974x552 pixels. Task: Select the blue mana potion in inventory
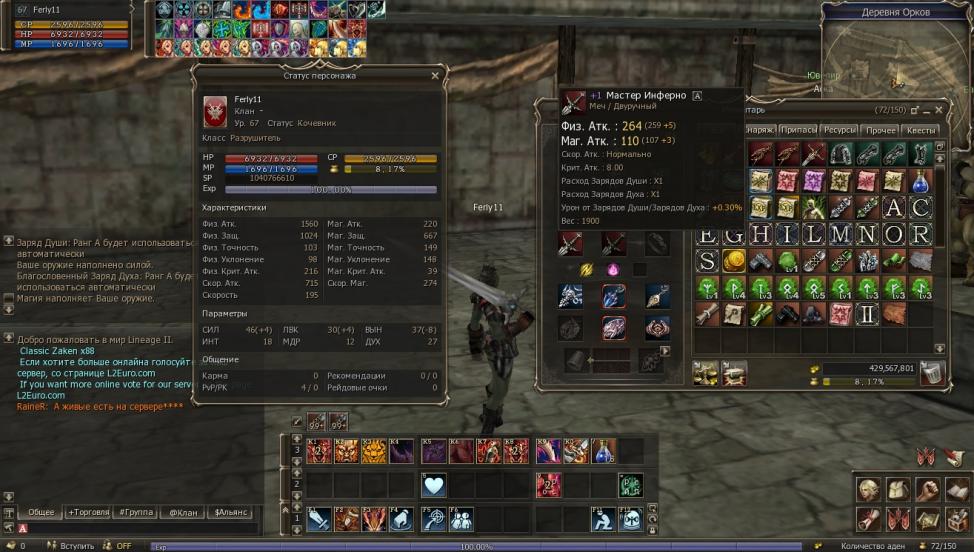point(920,181)
